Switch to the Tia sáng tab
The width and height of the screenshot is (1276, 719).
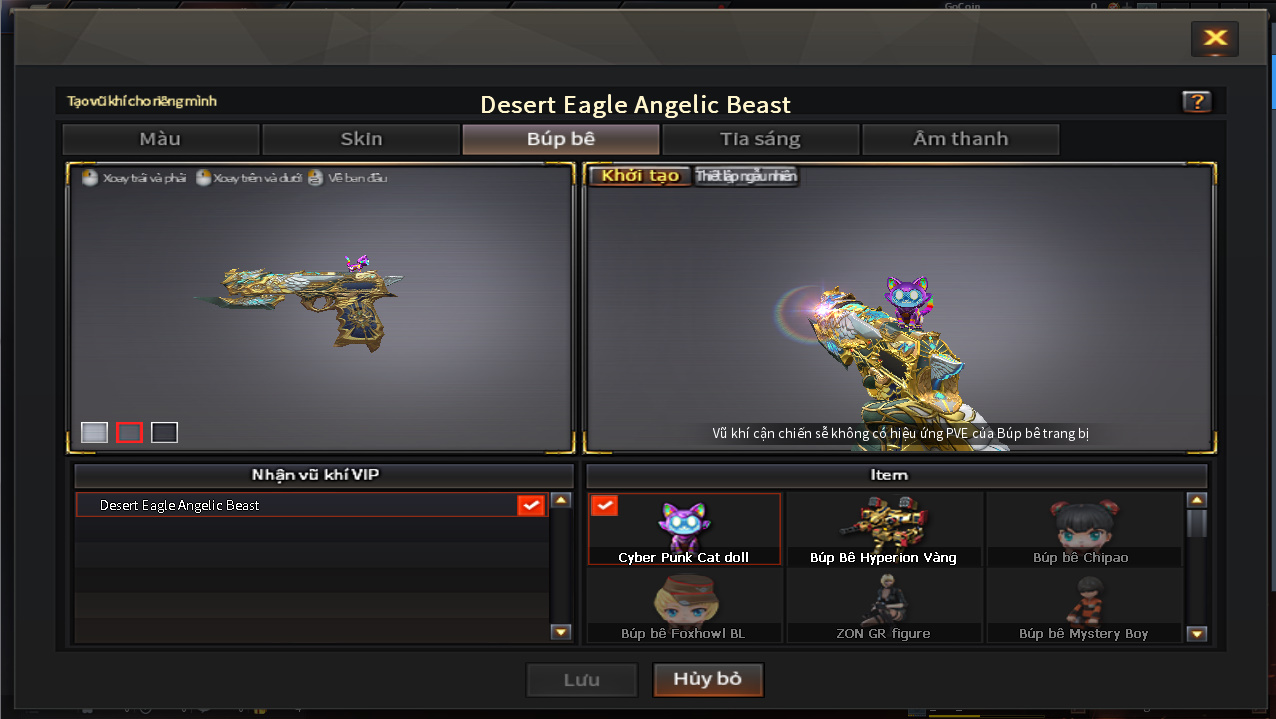(x=760, y=139)
